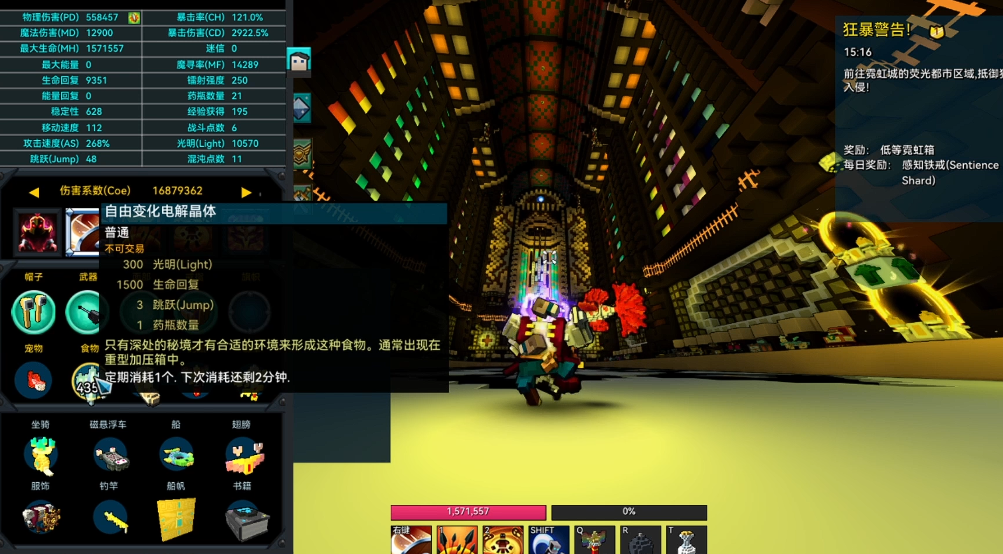Image resolution: width=1003 pixels, height=554 pixels.
Task: Select the boat (船) slot
Action: click(176, 455)
